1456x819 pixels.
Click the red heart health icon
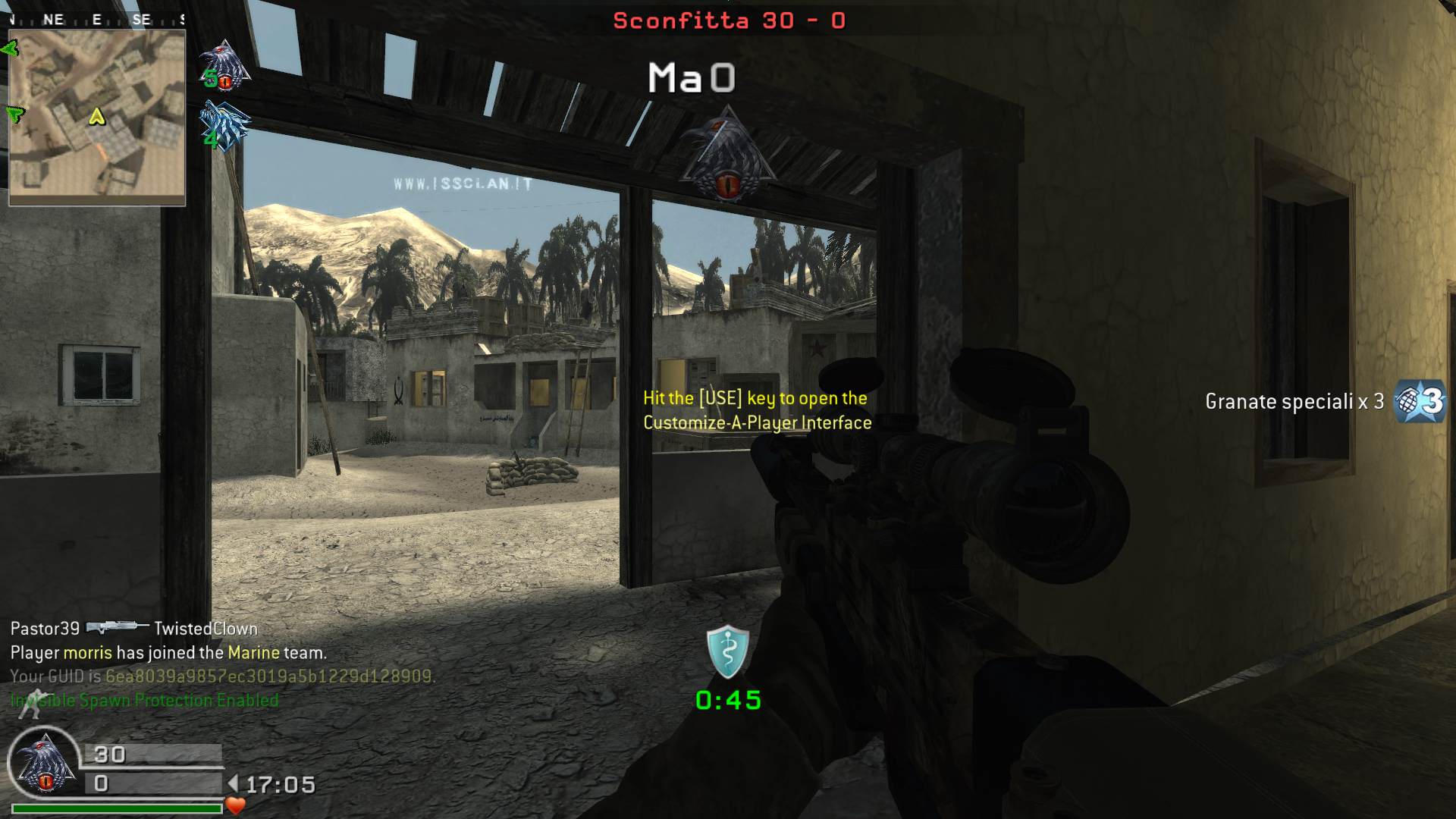pos(235,805)
